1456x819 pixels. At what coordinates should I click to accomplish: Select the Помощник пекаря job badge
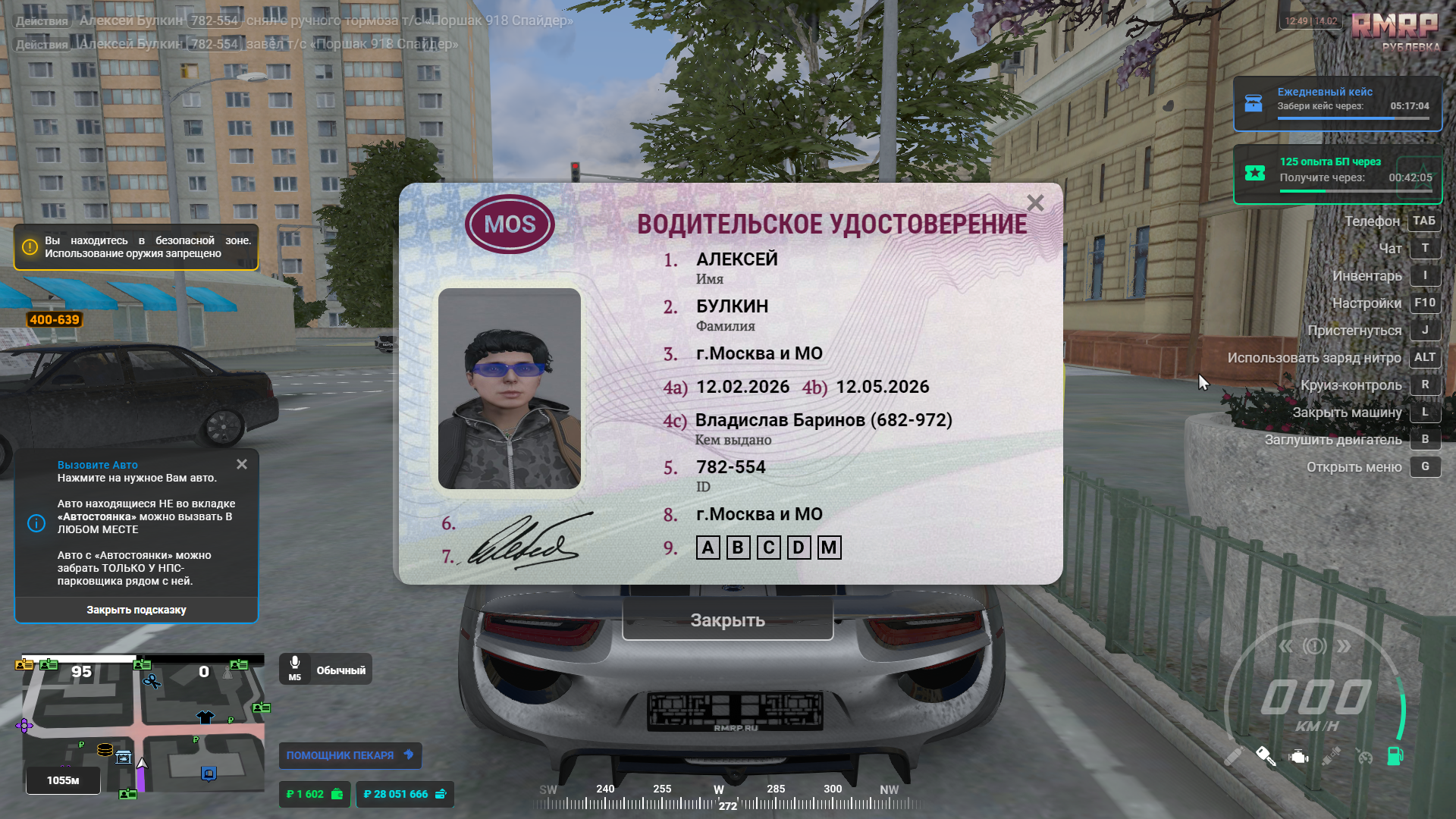pyautogui.click(x=350, y=755)
